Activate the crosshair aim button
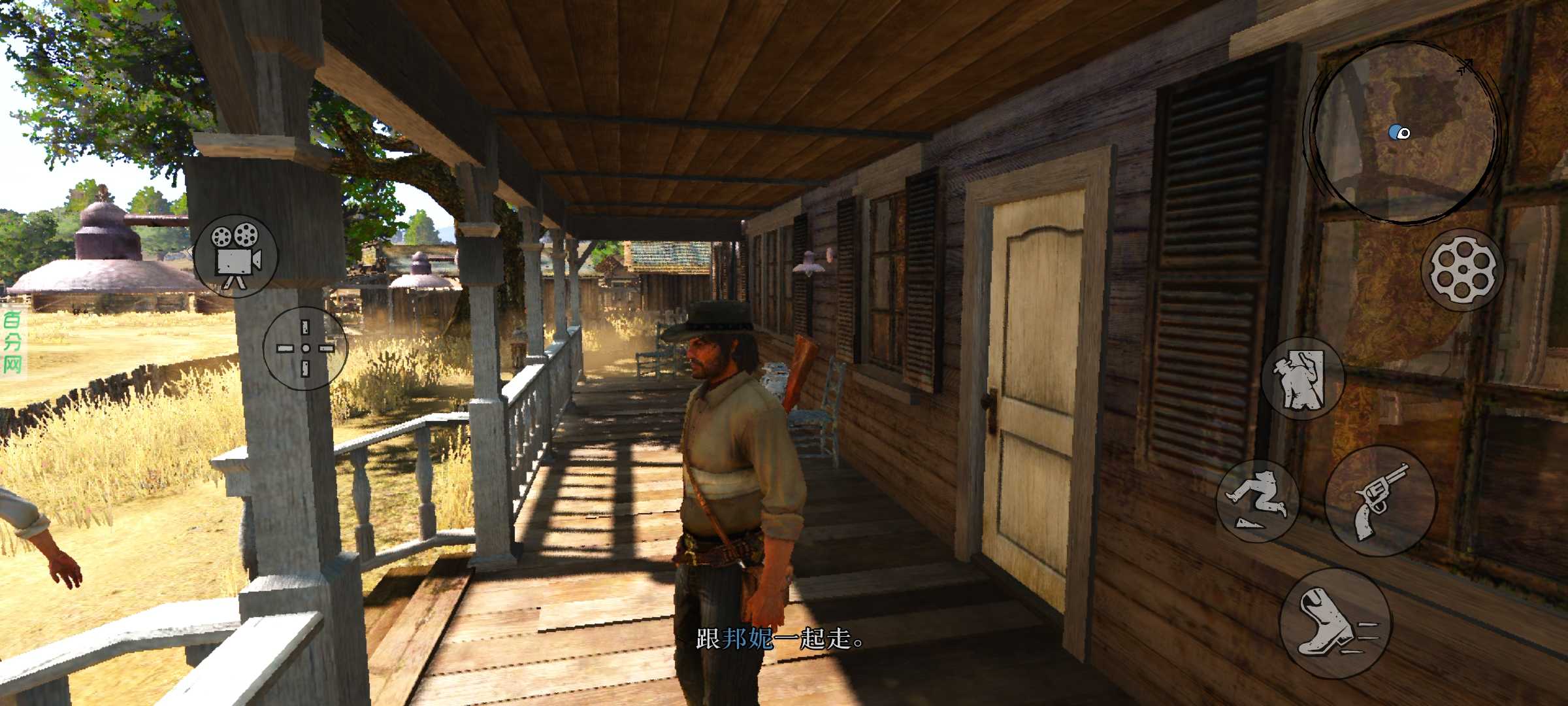This screenshot has height=706, width=1568. click(x=305, y=348)
